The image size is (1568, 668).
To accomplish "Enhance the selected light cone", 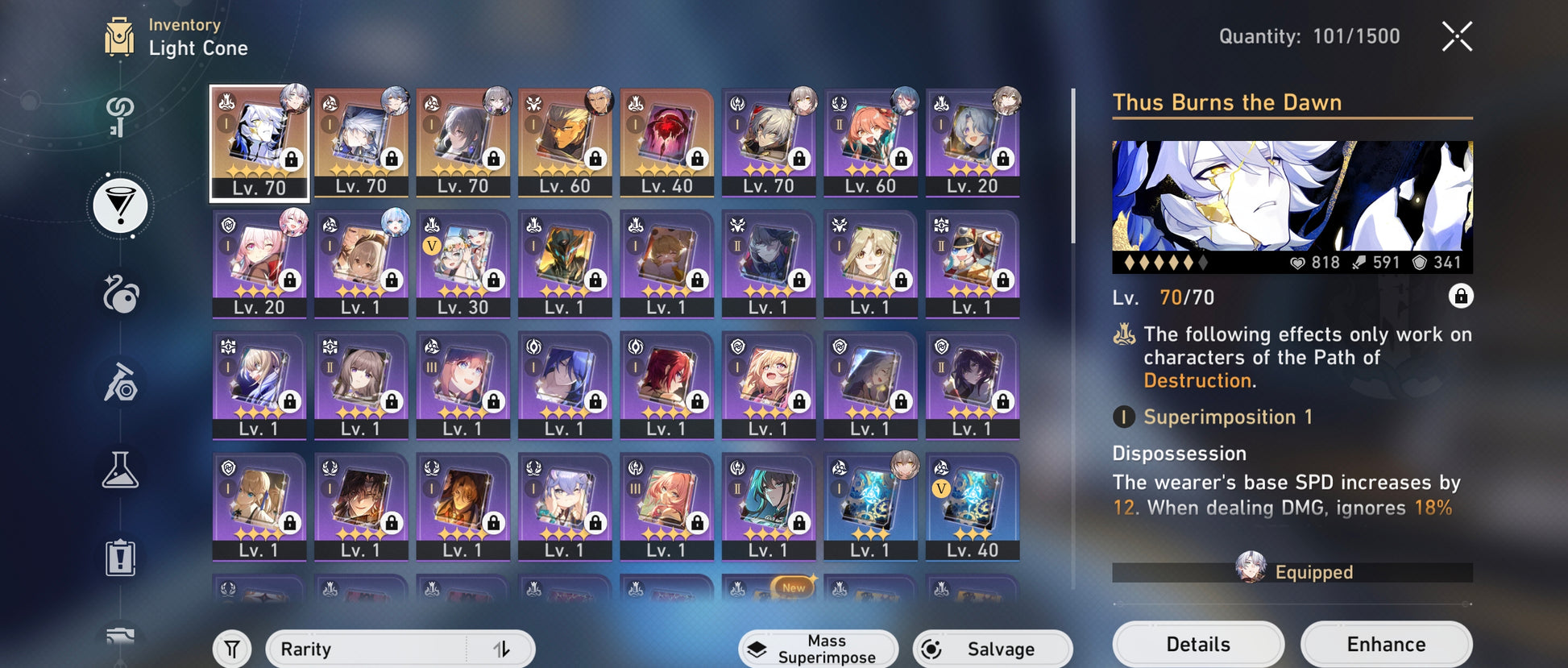I will click(1386, 644).
